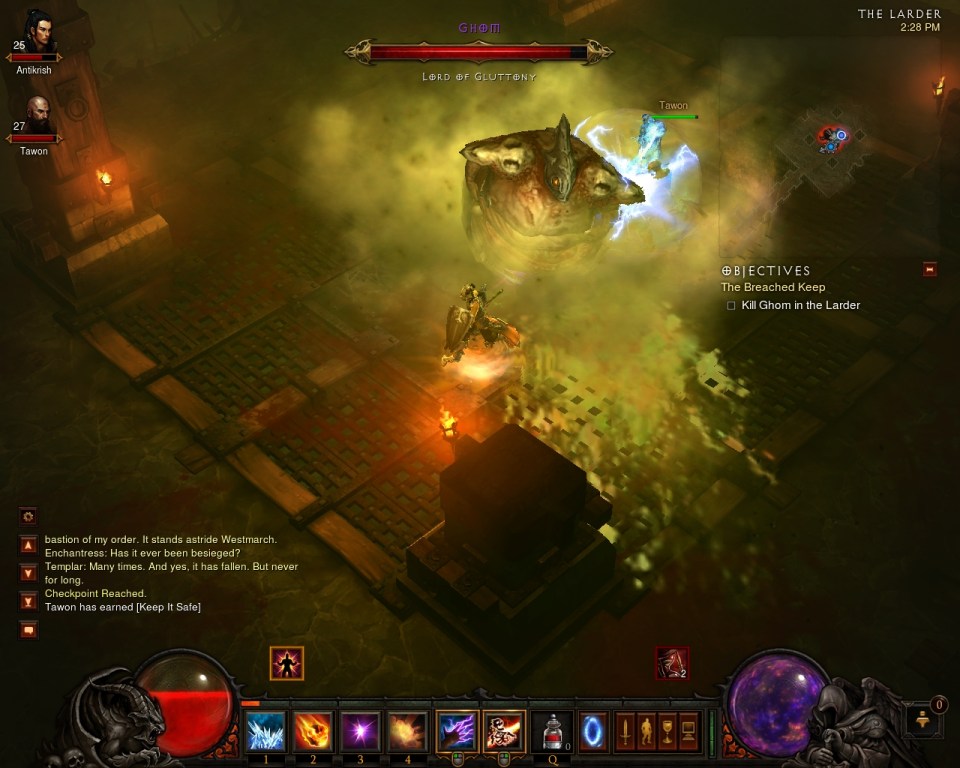The height and width of the screenshot is (768, 960).
Task: Open the game menu via the monitor icon
Action: point(688,731)
